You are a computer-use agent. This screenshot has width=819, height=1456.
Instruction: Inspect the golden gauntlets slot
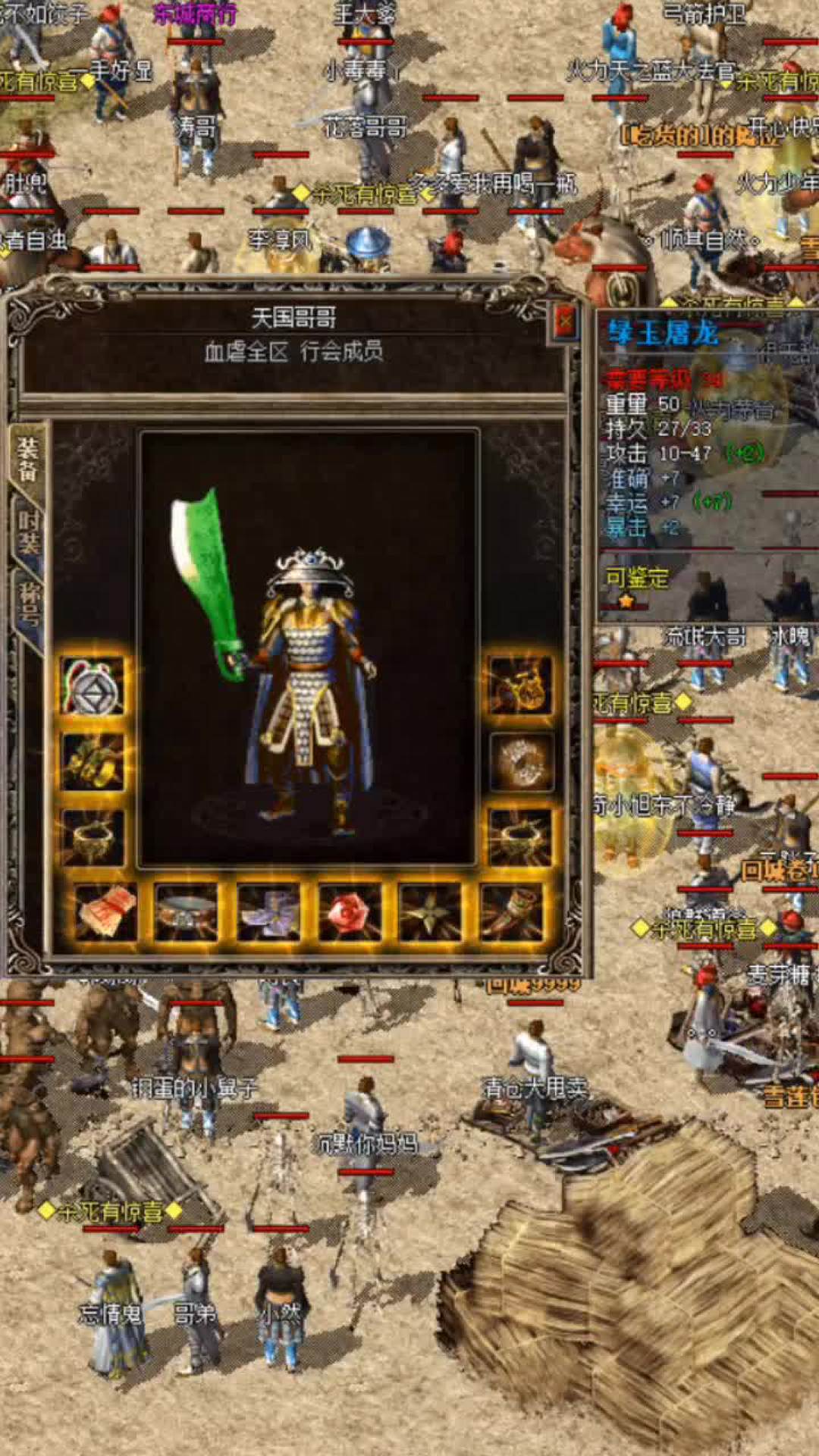tap(93, 762)
